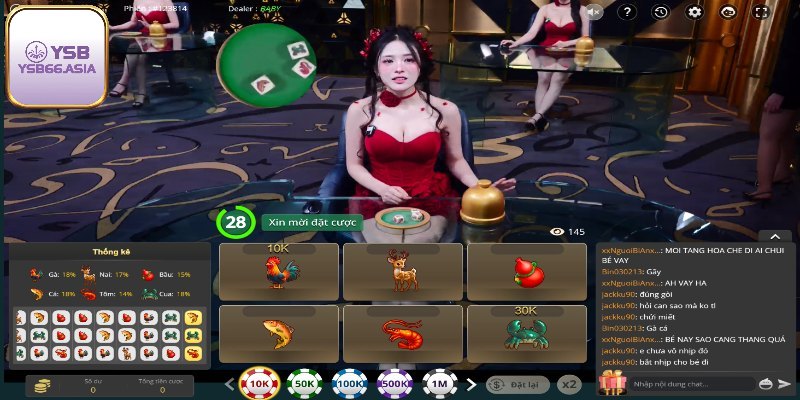
Task: Pick the 1M chip
Action: click(440, 383)
